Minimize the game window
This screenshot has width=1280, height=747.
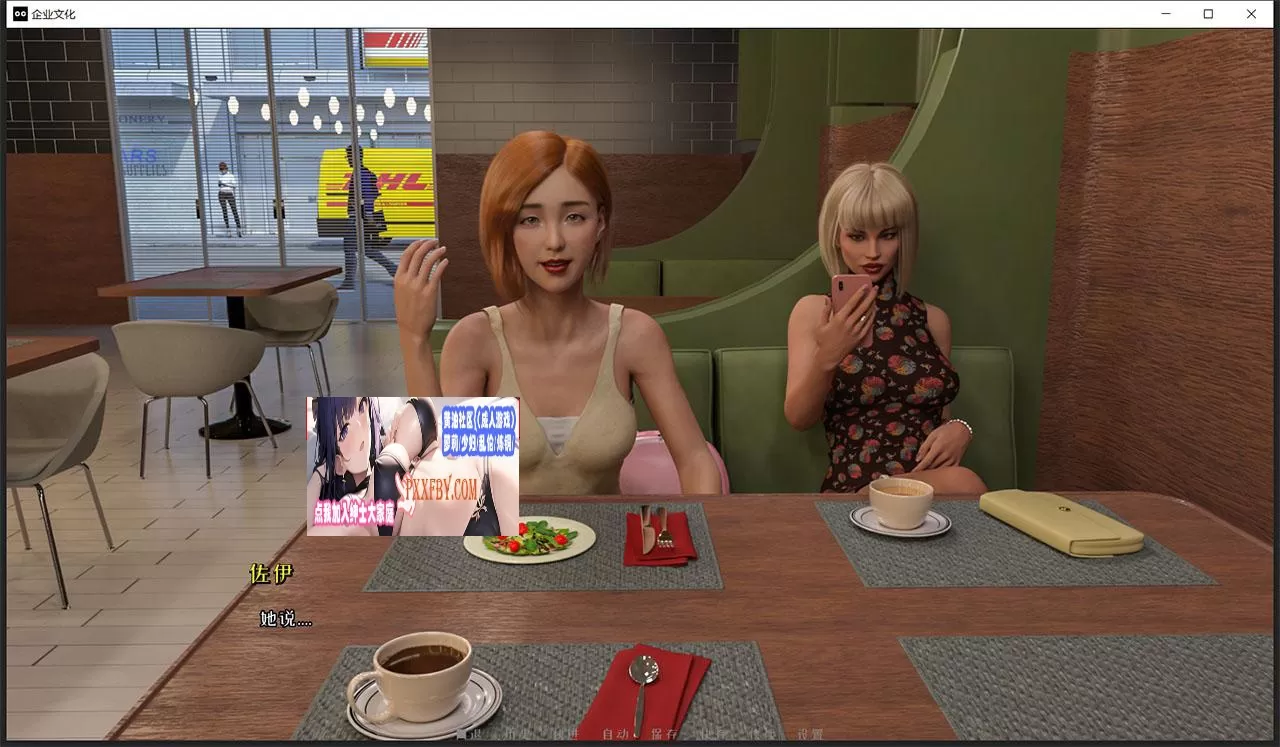[1165, 14]
